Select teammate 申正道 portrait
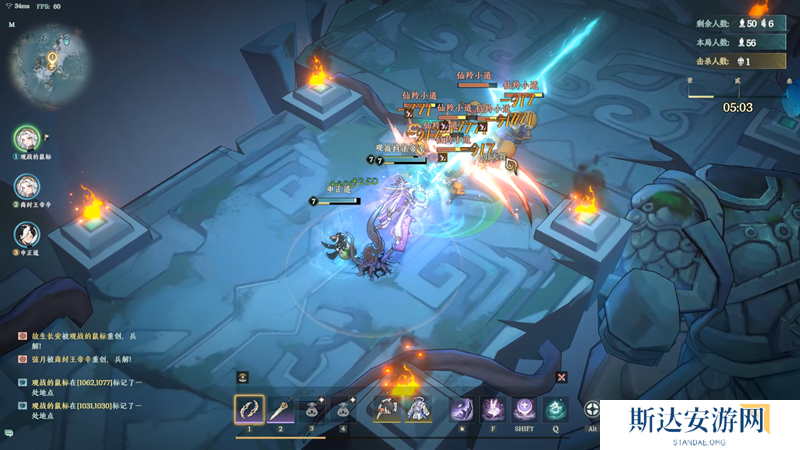800x450 pixels. pyautogui.click(x=26, y=234)
